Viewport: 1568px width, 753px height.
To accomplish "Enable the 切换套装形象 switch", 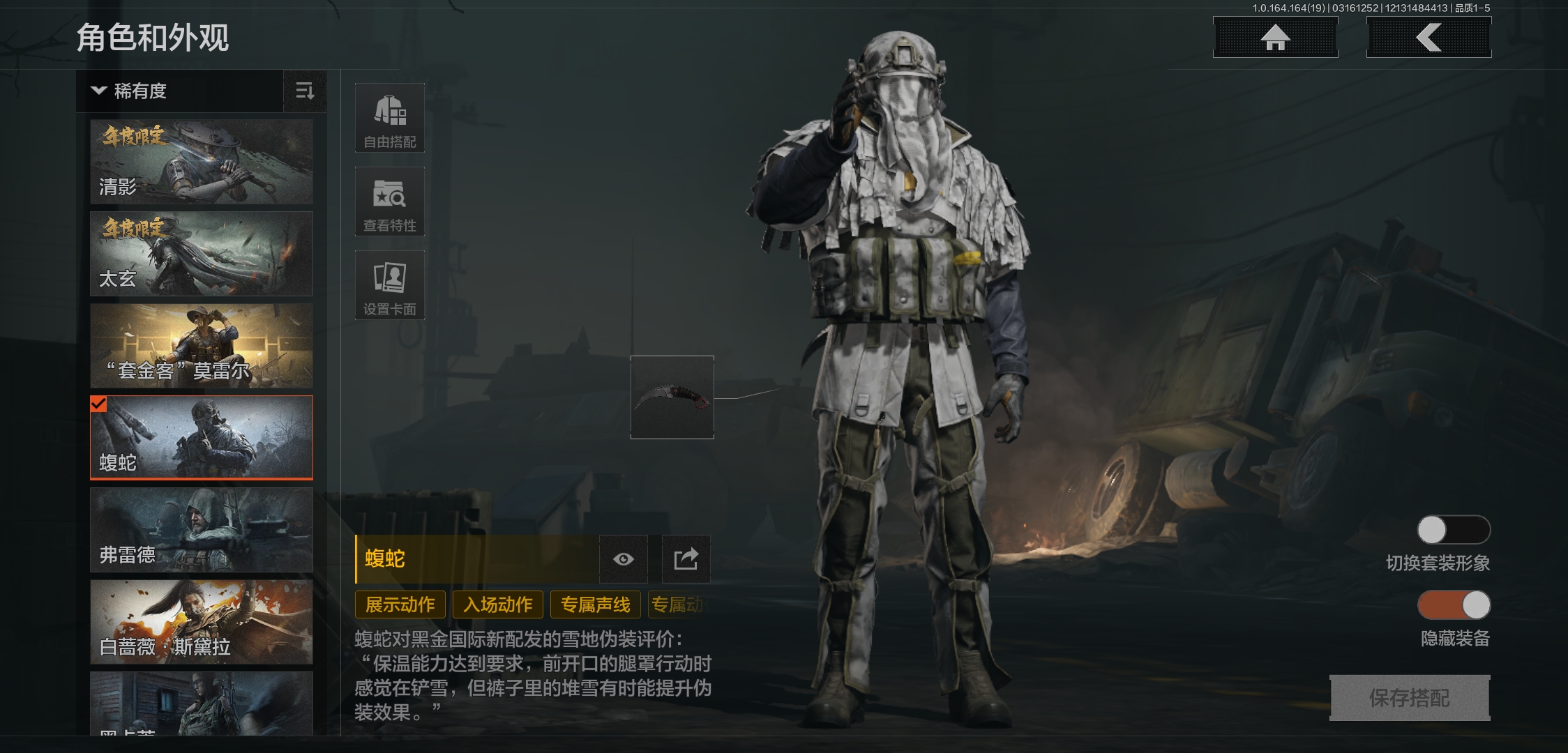I will click(x=1452, y=530).
